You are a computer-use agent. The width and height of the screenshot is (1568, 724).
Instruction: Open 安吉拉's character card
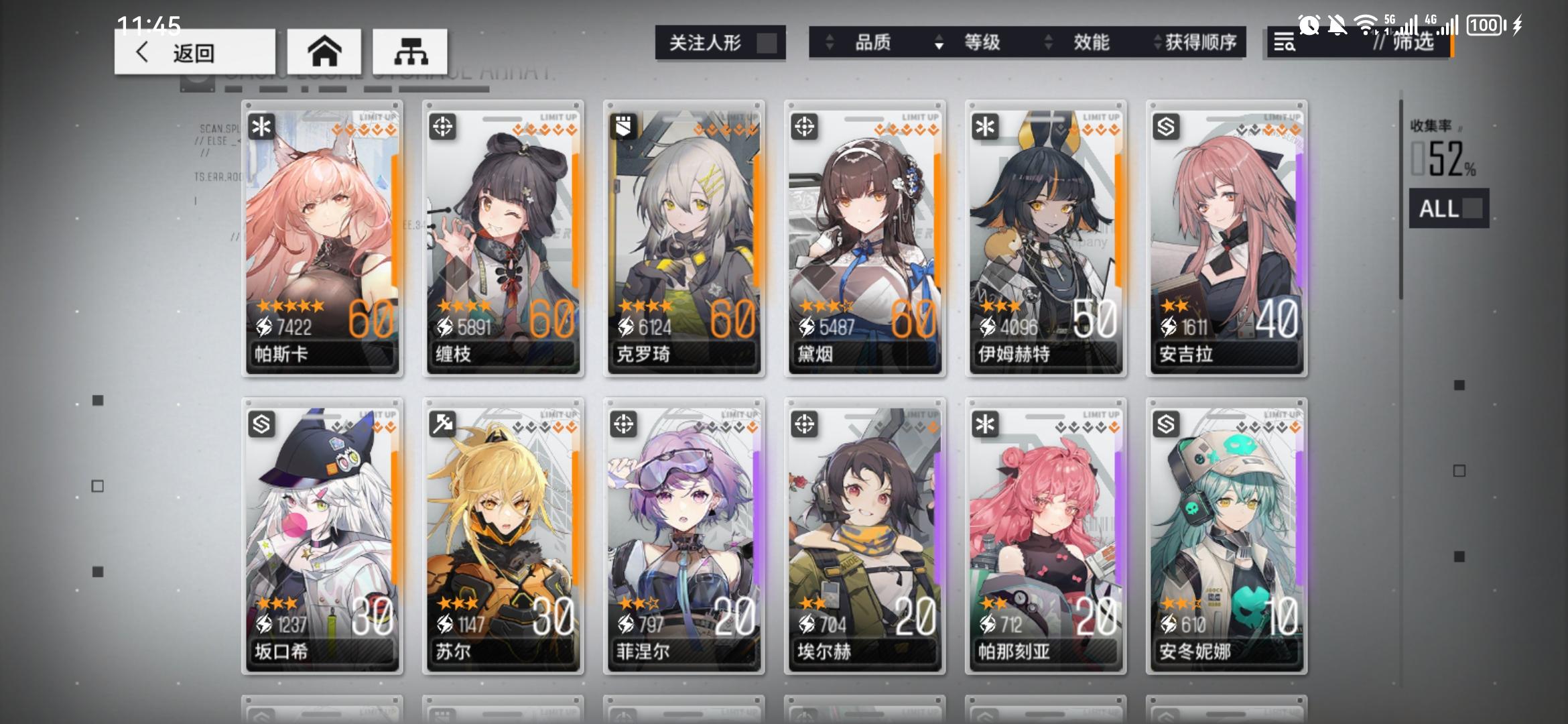click(1226, 238)
